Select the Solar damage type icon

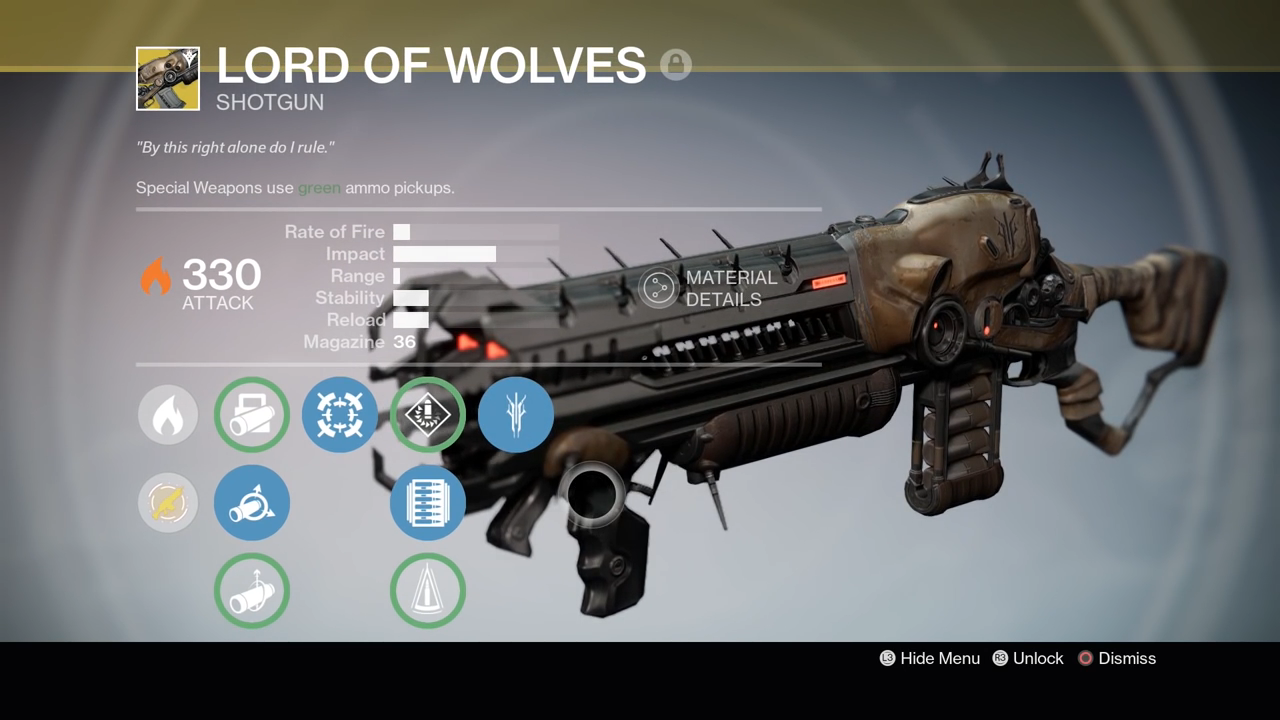pyautogui.click(x=168, y=414)
